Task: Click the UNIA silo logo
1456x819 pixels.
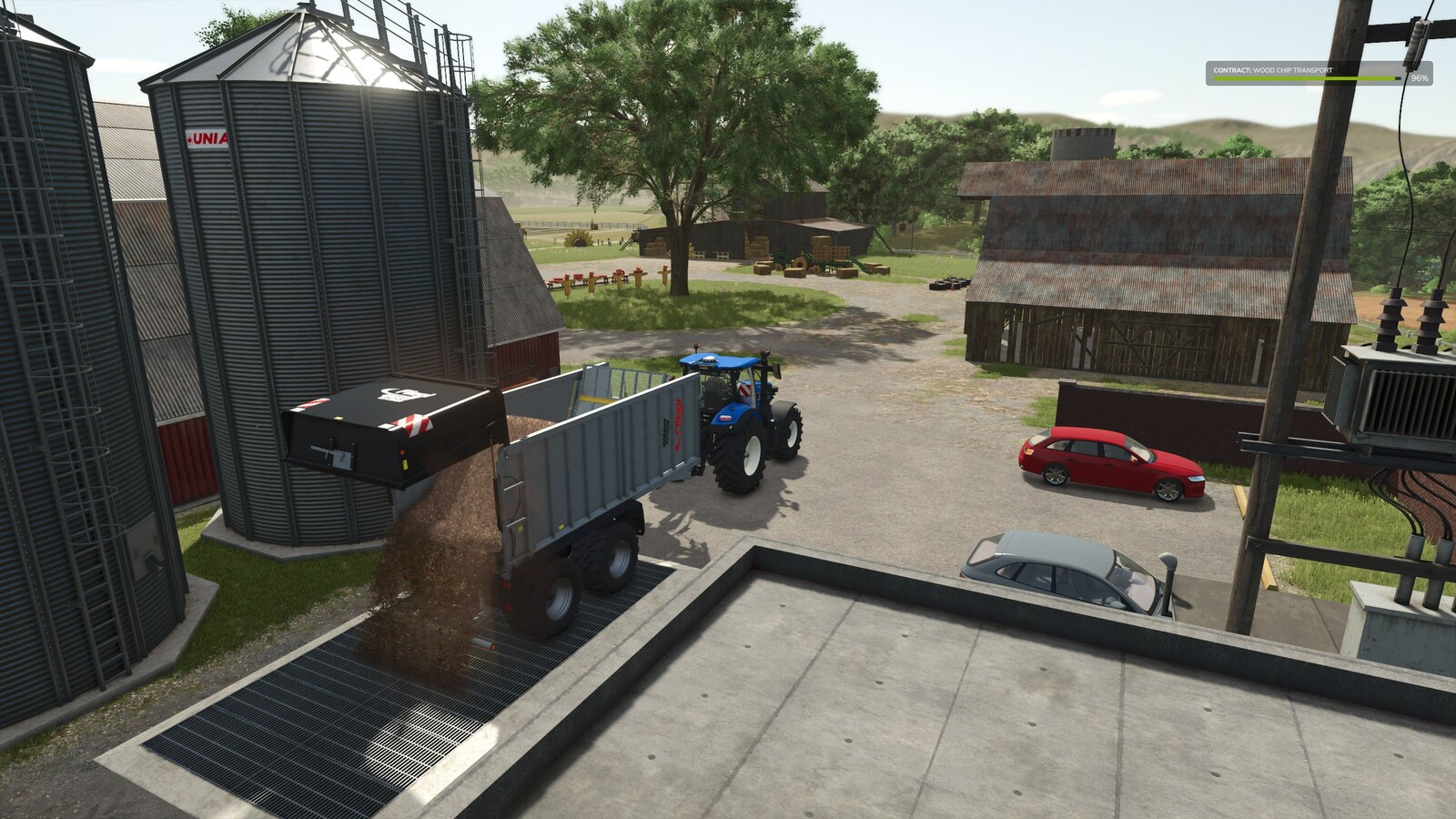Action: pos(208,139)
